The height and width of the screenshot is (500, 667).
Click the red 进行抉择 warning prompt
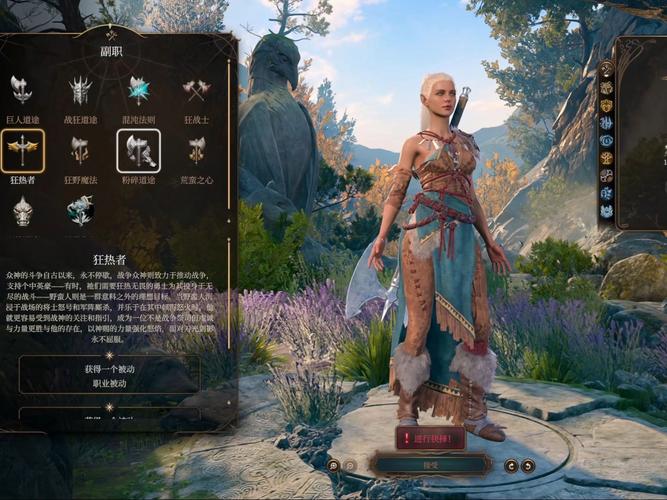click(x=430, y=438)
